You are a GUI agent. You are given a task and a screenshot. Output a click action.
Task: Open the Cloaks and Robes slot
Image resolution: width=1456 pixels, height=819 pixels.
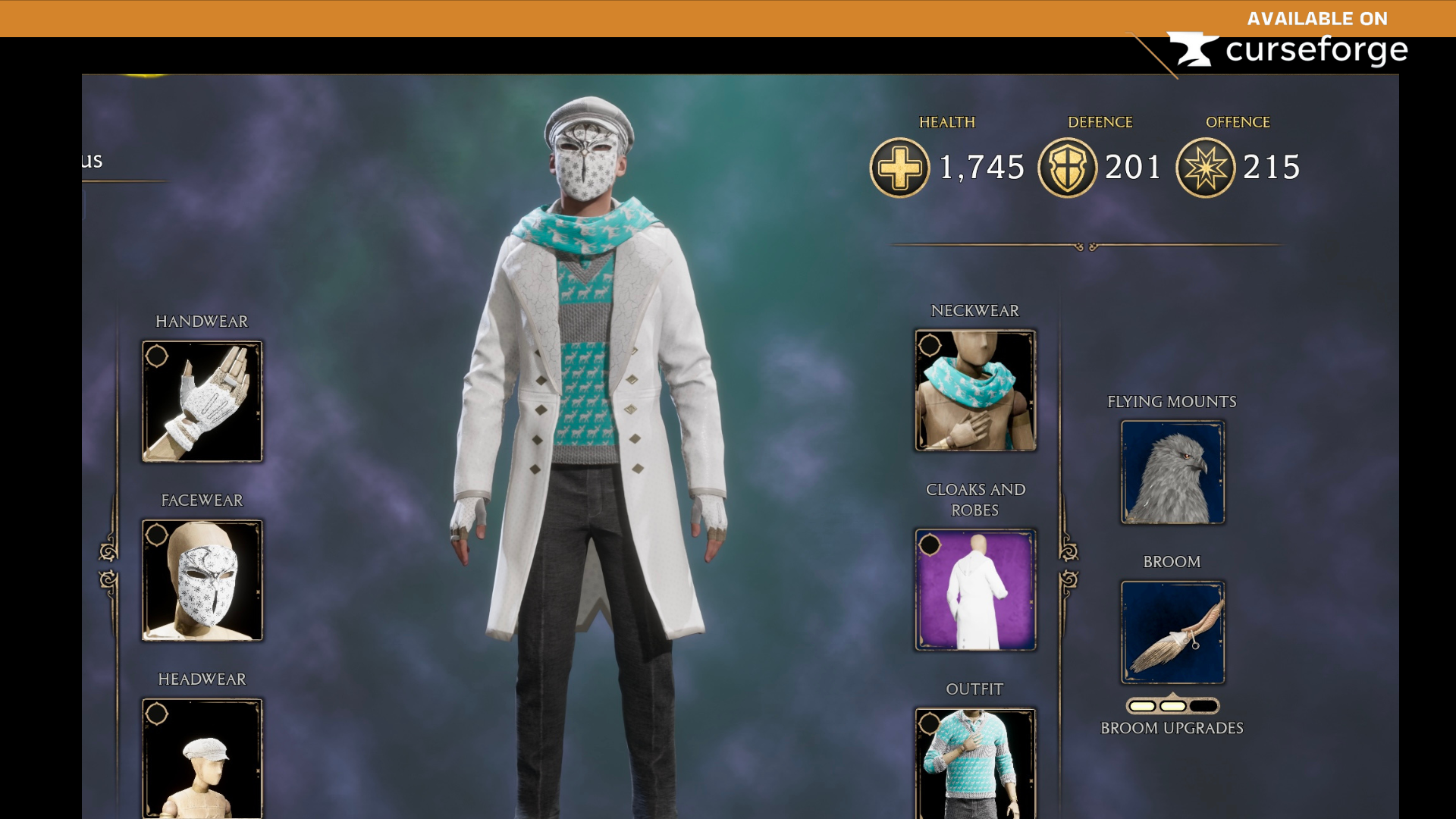(975, 591)
